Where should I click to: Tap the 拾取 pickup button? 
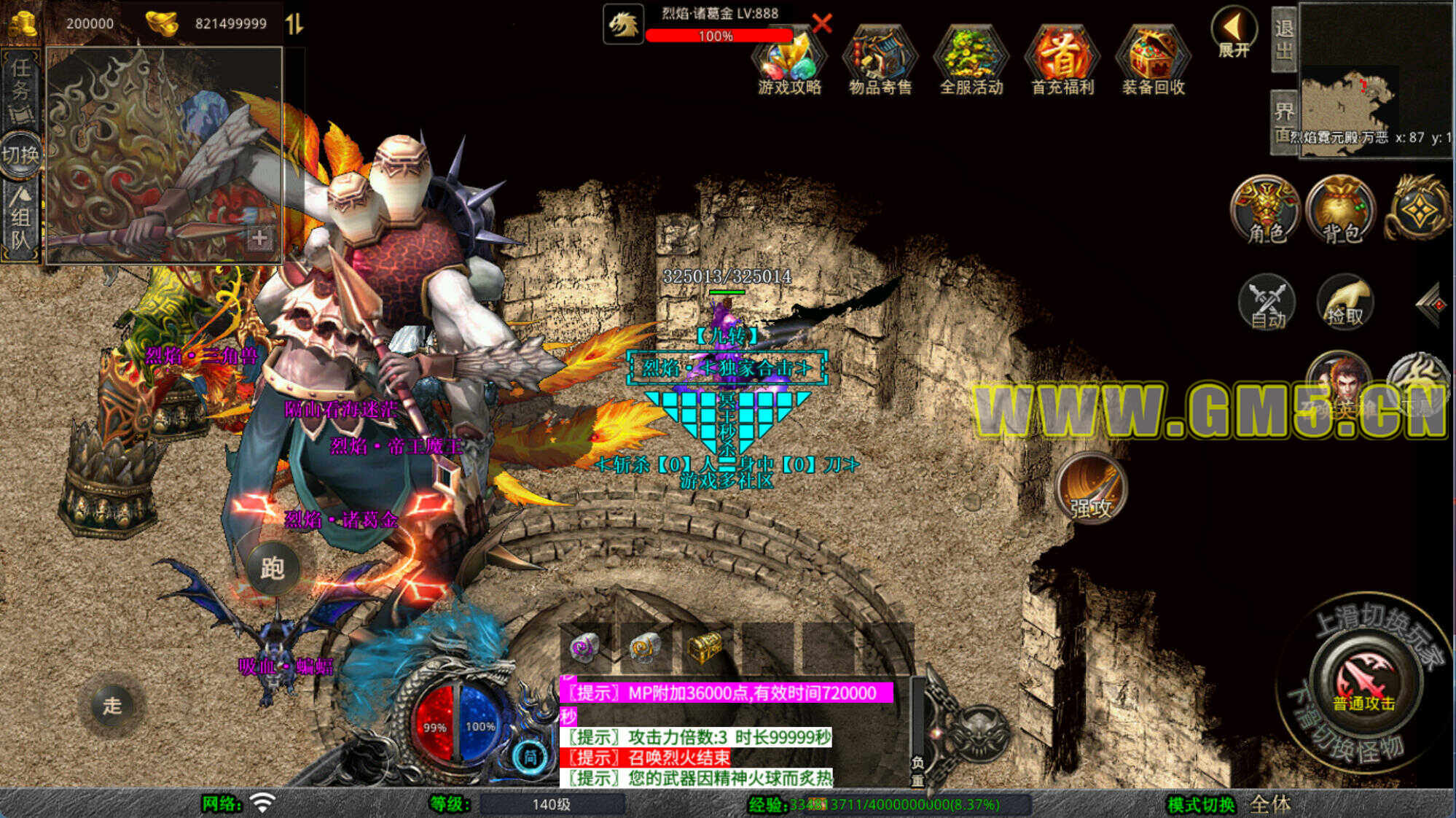(x=1345, y=303)
